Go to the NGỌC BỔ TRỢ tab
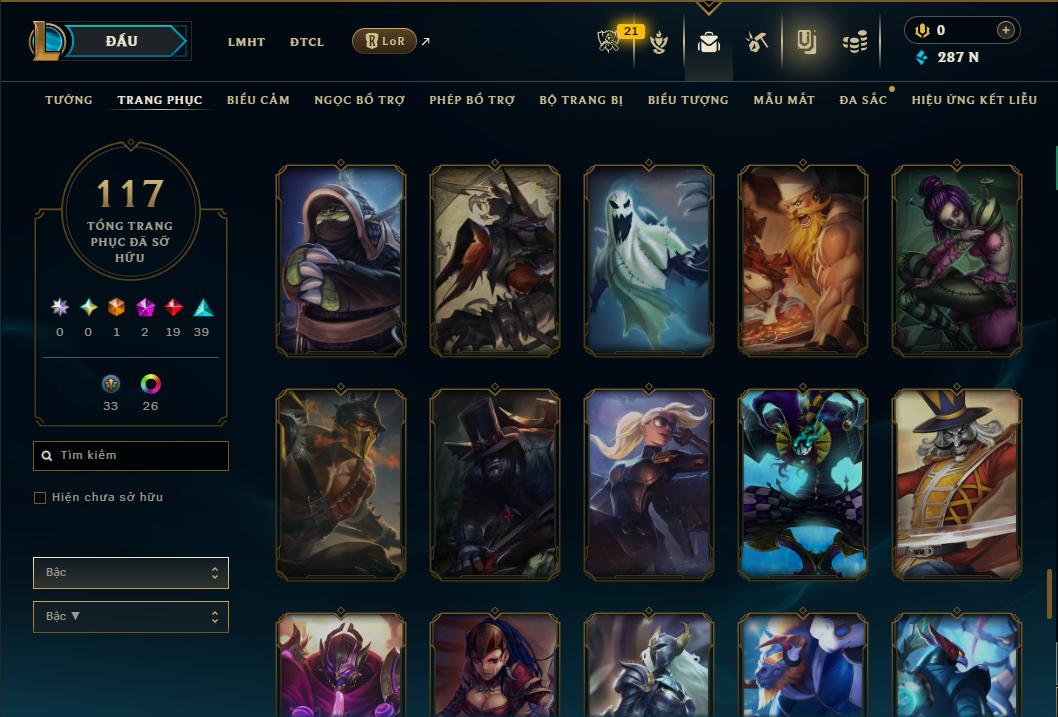Screen dimensions: 1058x717 [359, 100]
